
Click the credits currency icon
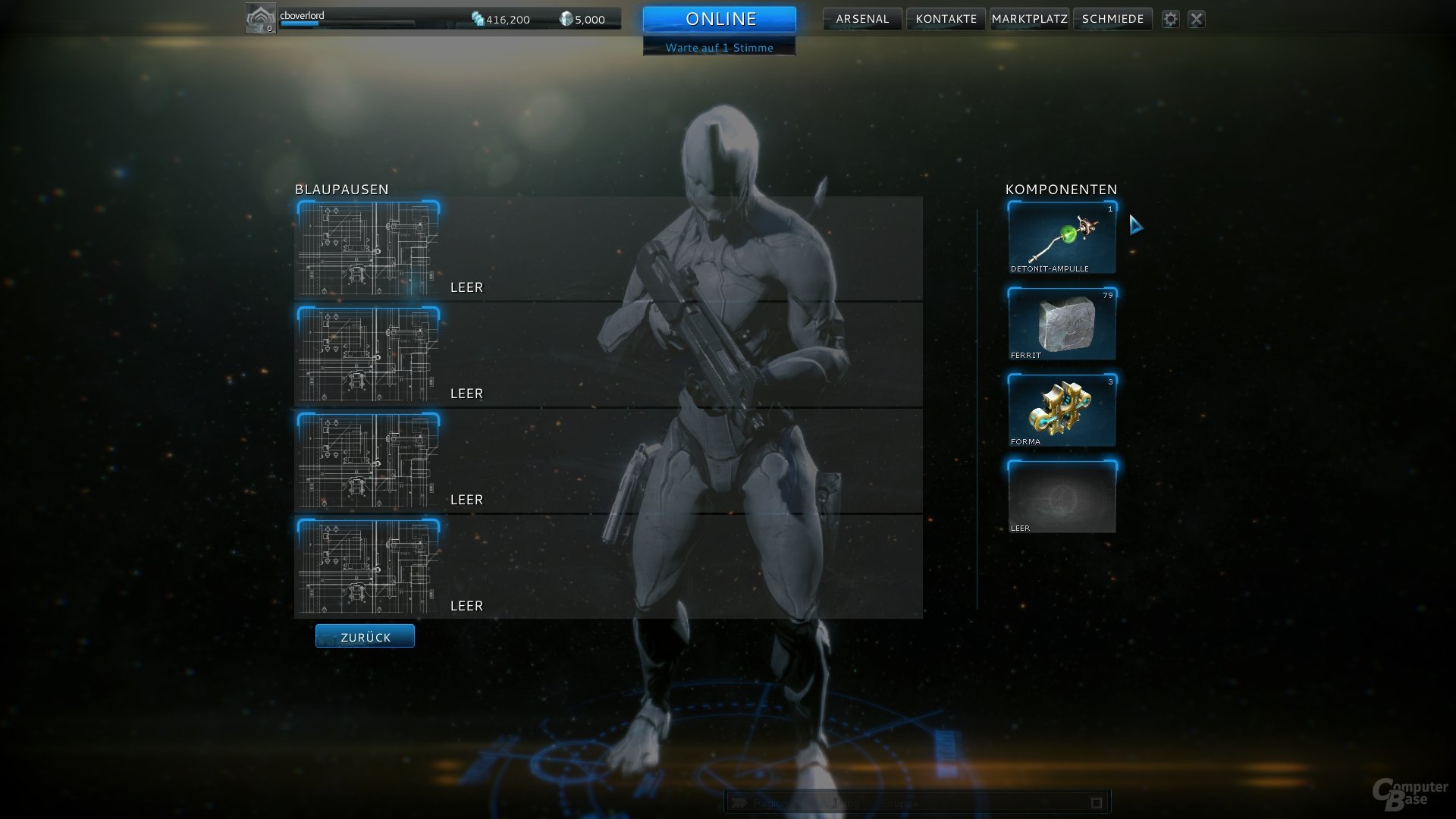(478, 19)
